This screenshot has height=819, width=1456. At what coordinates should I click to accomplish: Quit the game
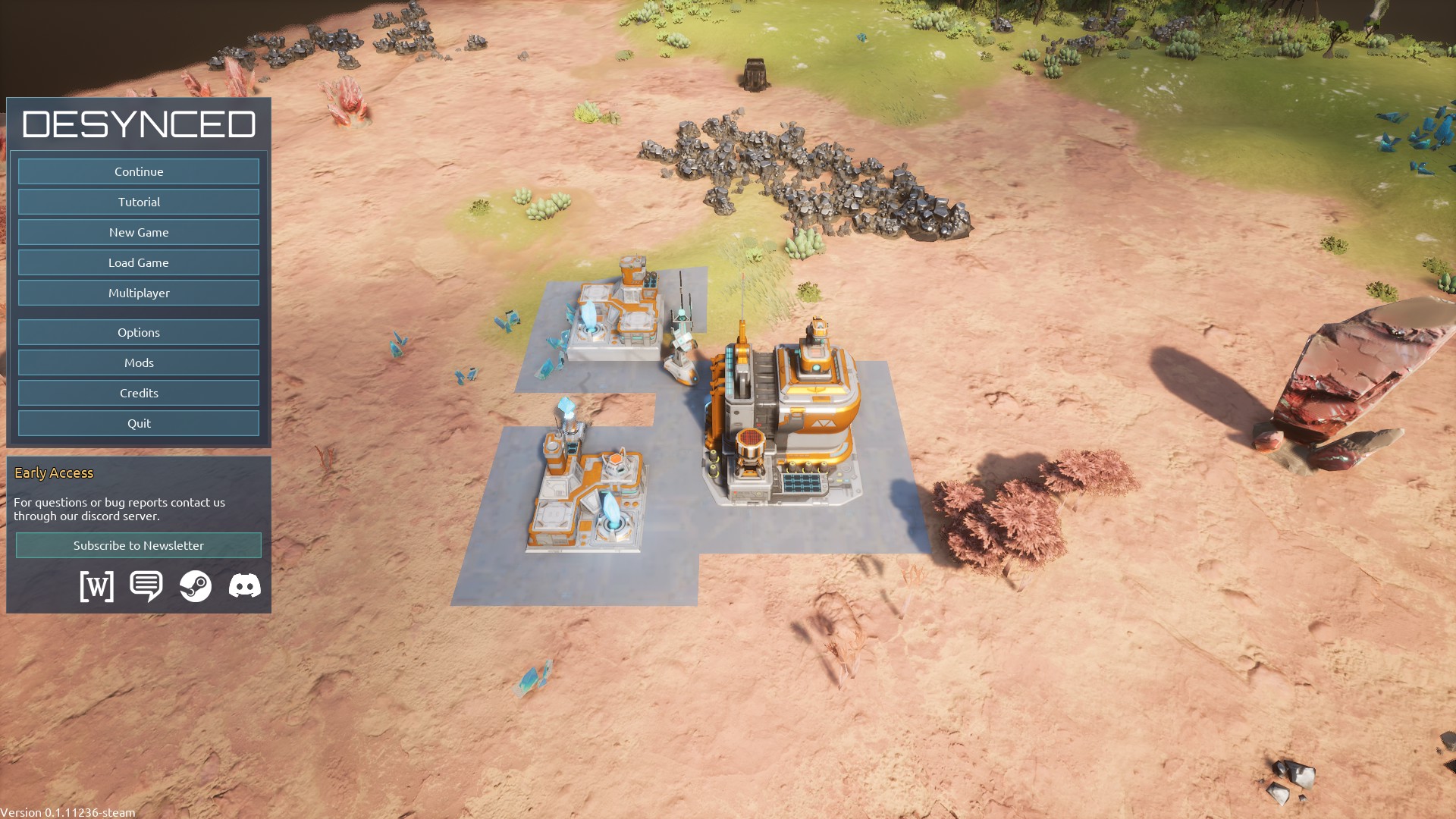(x=139, y=423)
